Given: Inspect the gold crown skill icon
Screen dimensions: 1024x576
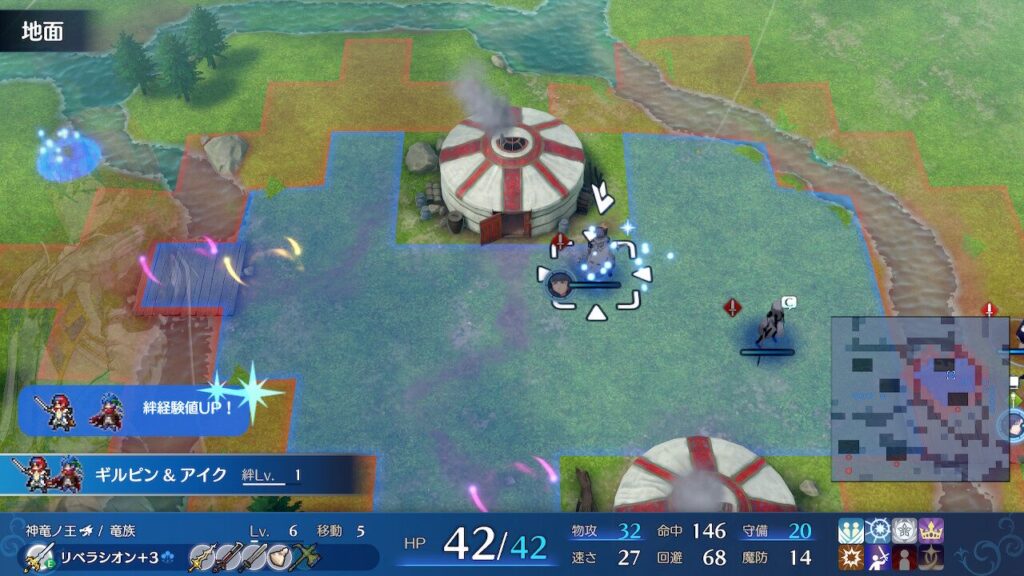Looking at the screenshot, I should [x=932, y=530].
